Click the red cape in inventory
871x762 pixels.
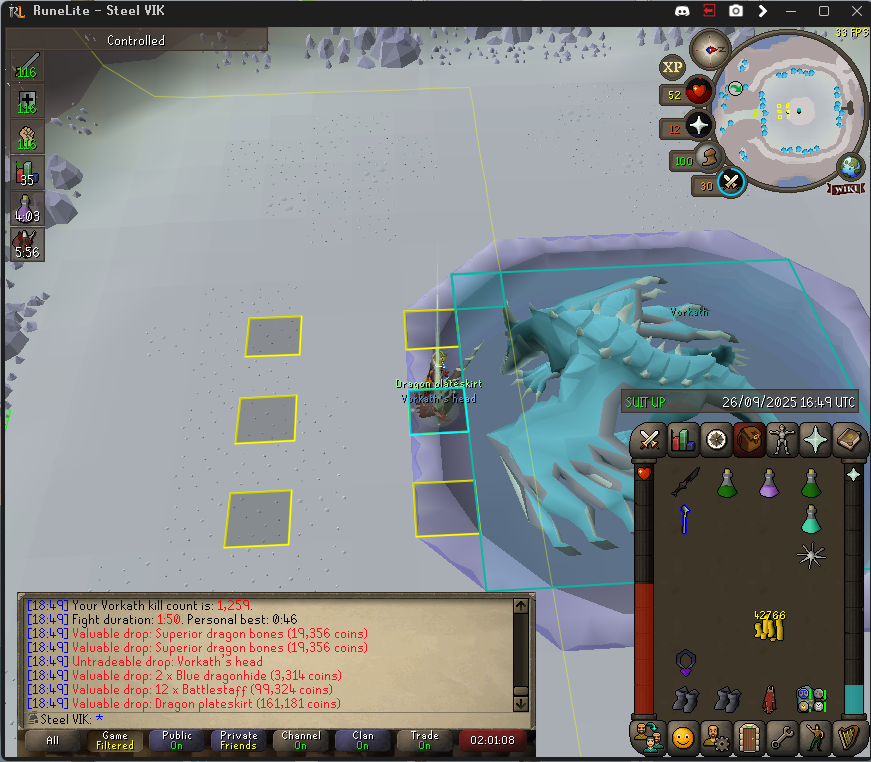[x=769, y=698]
